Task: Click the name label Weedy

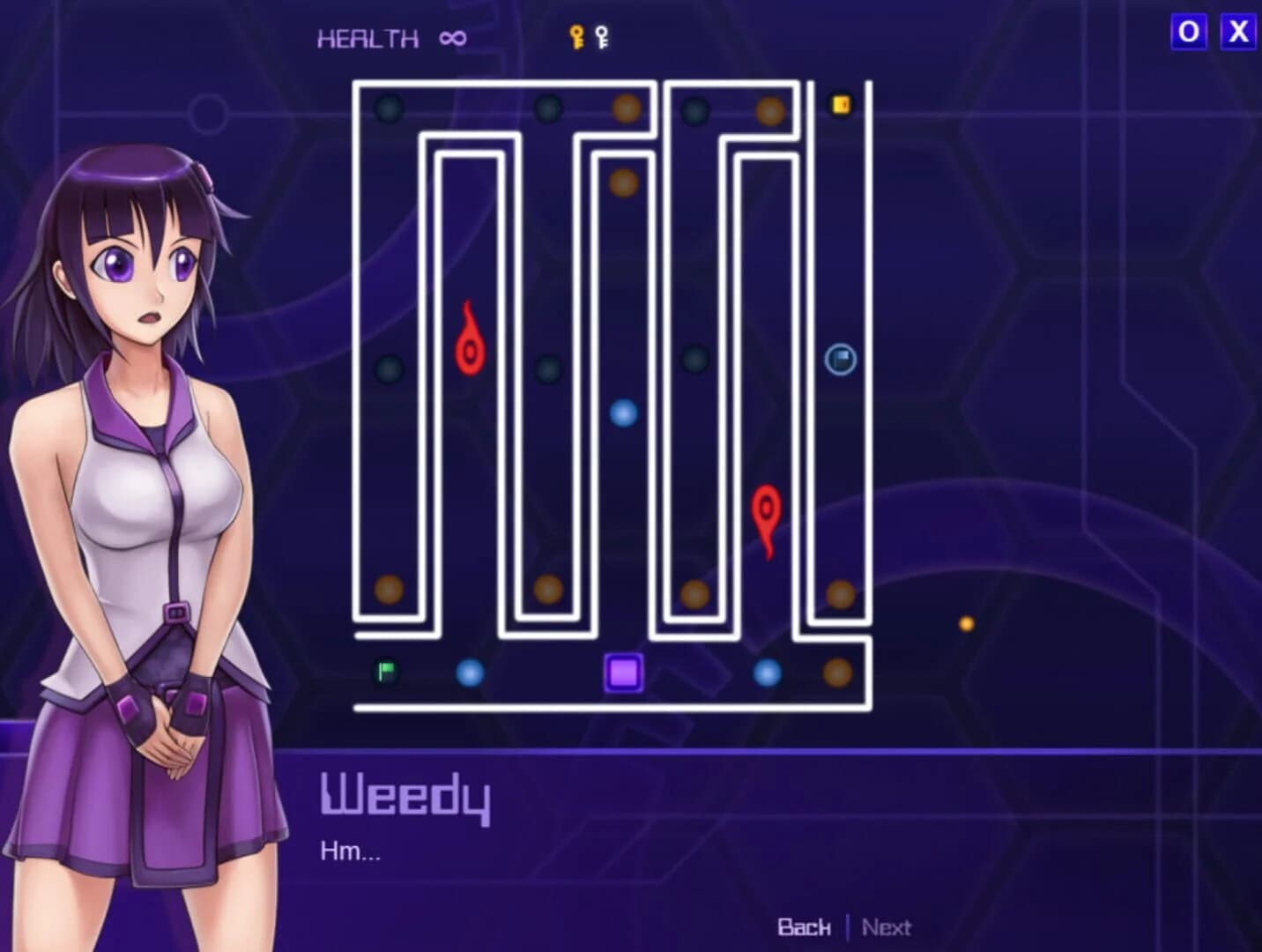Action: click(406, 796)
